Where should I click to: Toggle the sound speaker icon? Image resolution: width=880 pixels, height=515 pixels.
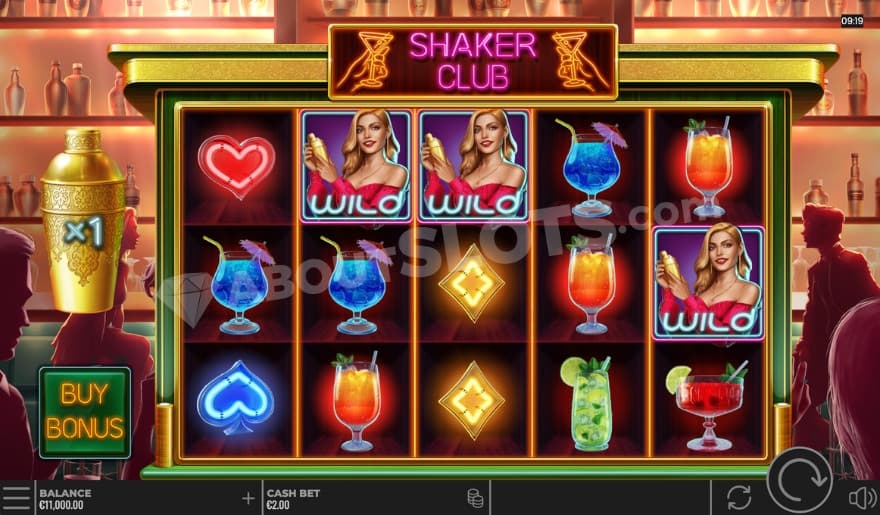click(860, 497)
